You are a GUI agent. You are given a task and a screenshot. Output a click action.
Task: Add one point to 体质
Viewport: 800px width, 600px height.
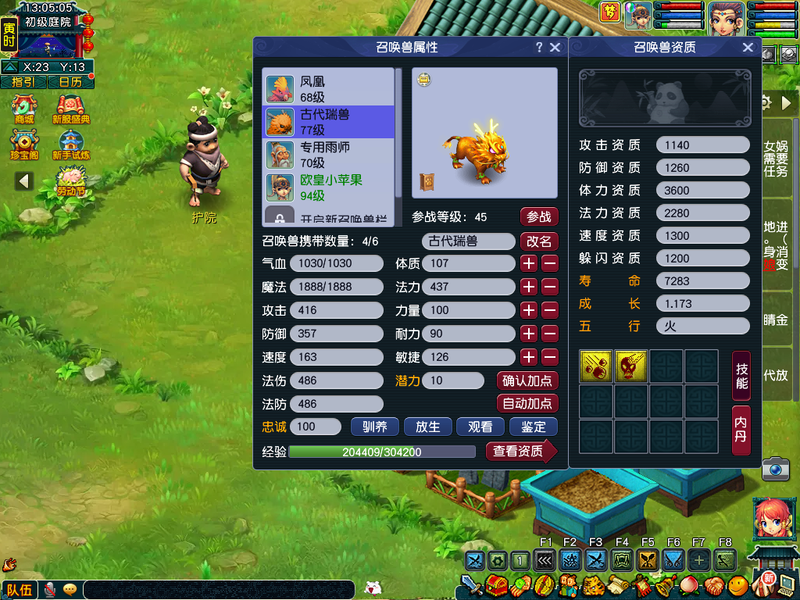point(528,264)
